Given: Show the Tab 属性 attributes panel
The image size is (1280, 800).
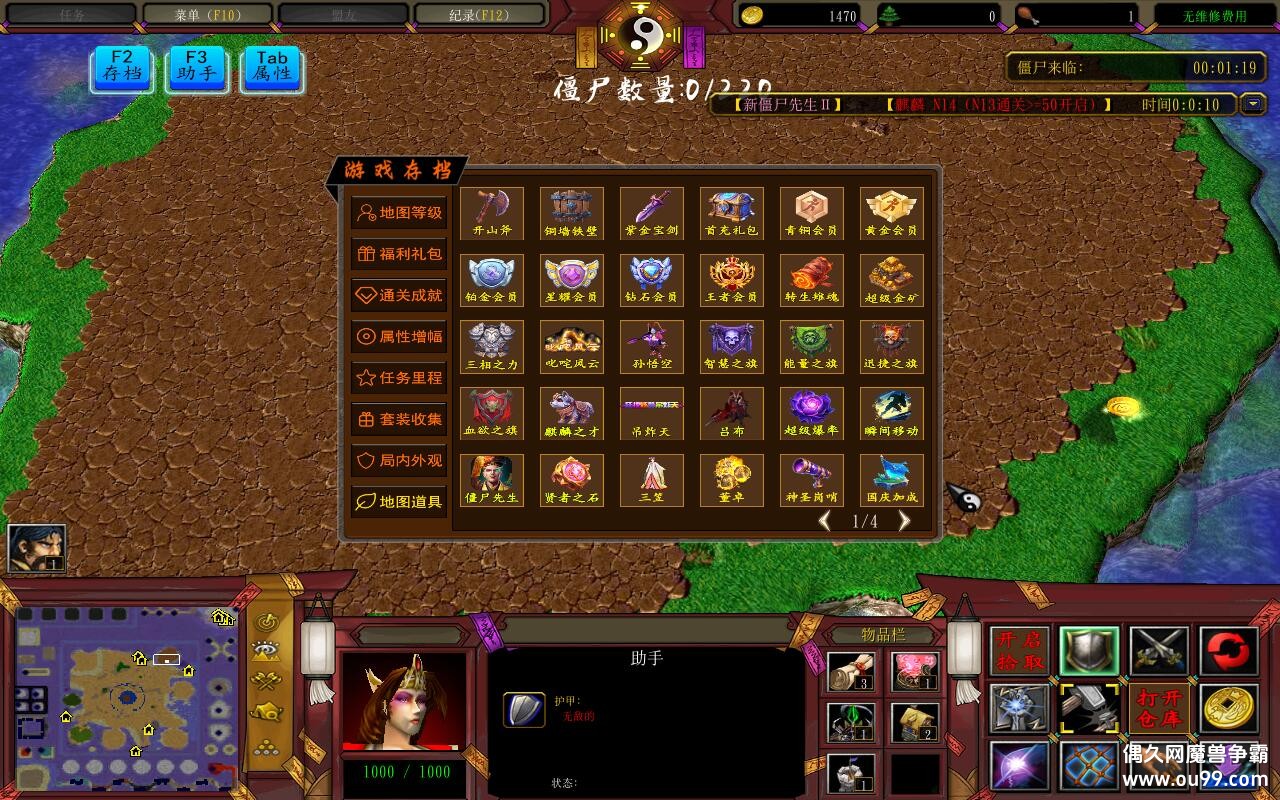Looking at the screenshot, I should (x=271, y=67).
